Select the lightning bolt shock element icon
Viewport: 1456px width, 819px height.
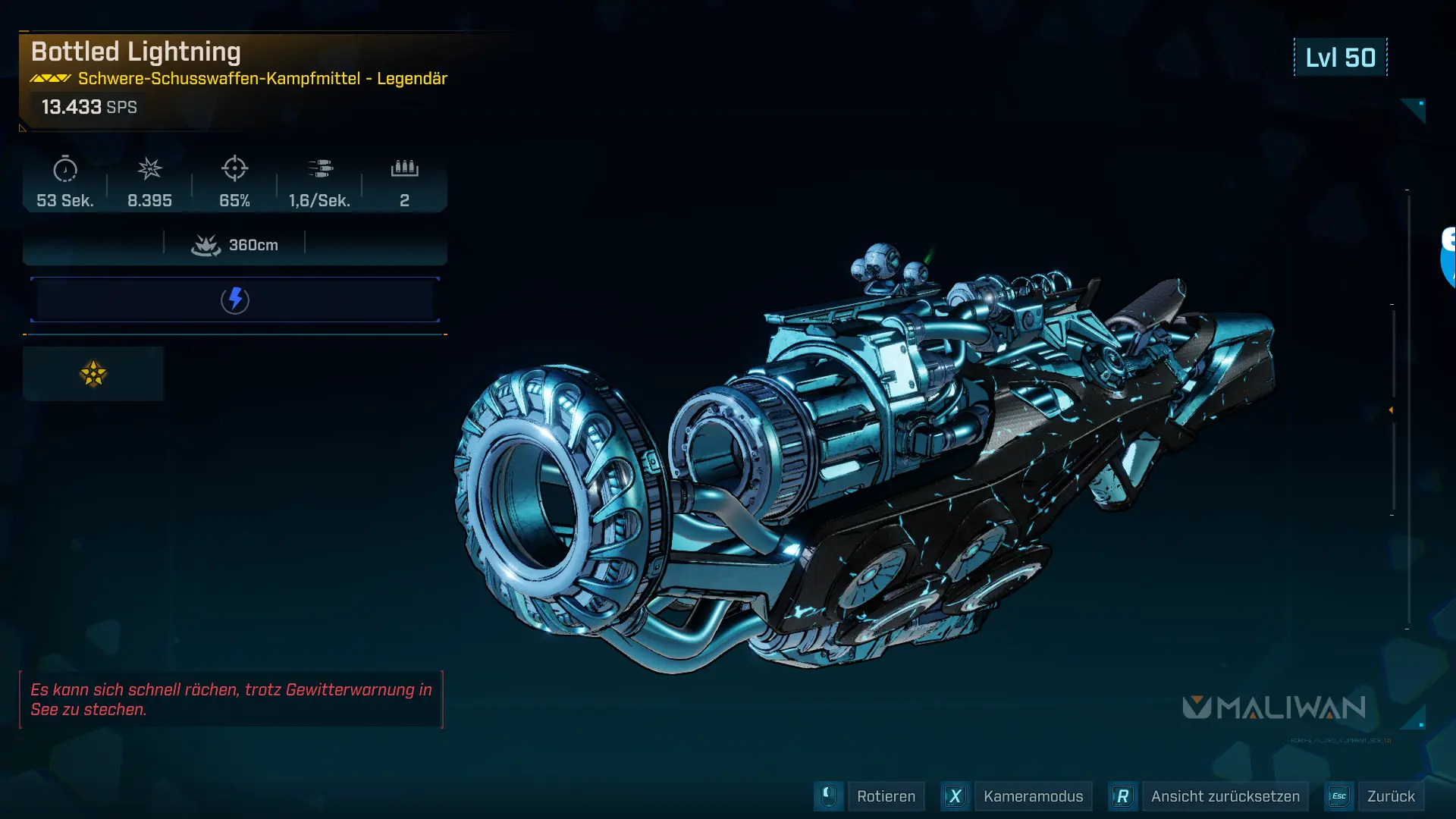tap(235, 300)
